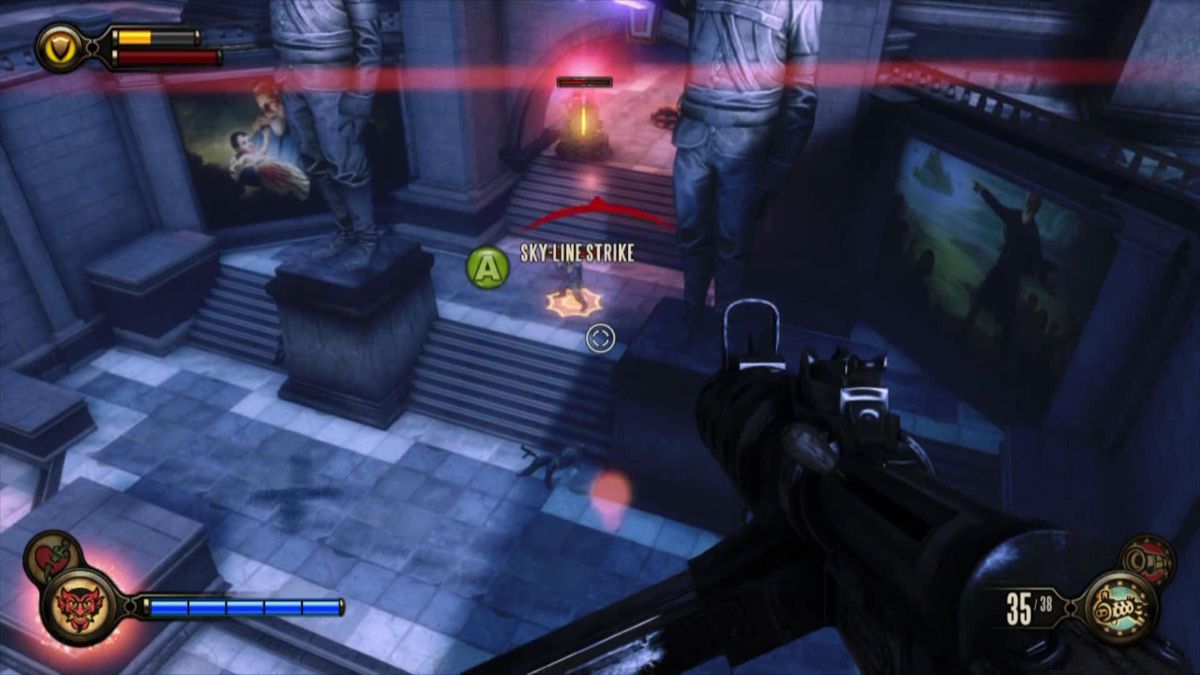This screenshot has height=675, width=1200.
Task: Click the yellow shield emblem icon
Action: click(x=61, y=47)
